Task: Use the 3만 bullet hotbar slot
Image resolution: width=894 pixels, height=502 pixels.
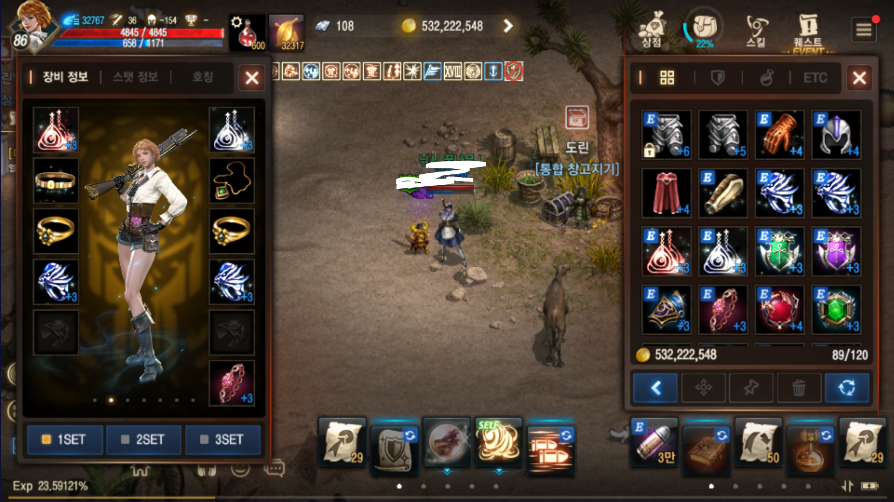Action: [x=653, y=443]
